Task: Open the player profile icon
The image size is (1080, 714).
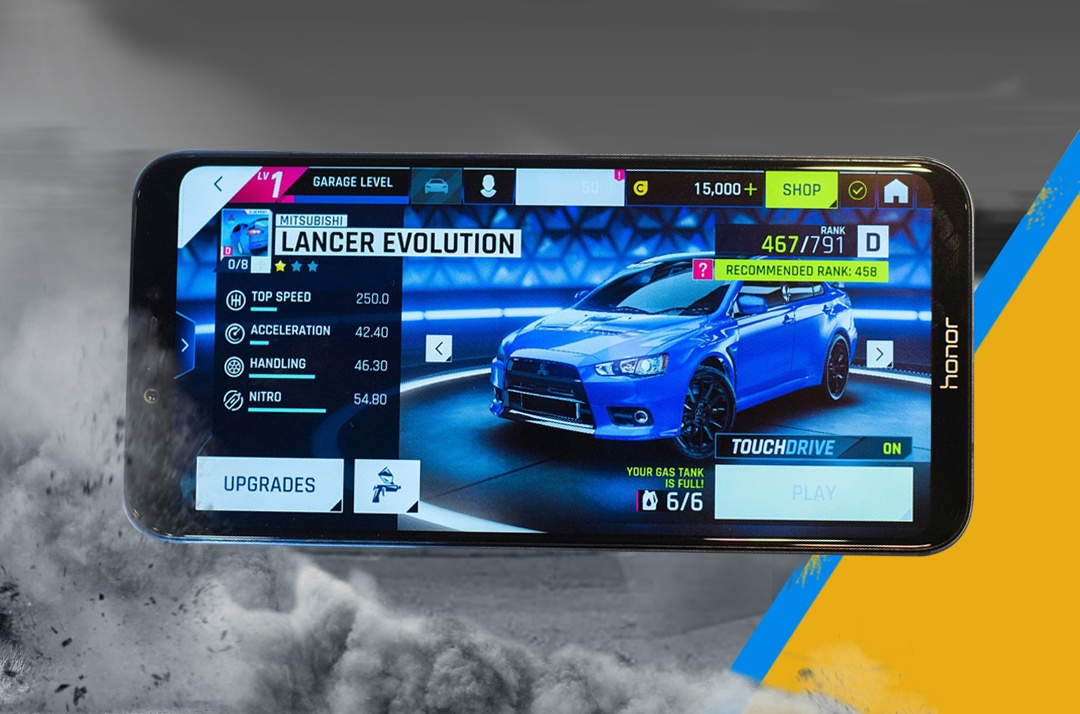Action: coord(488,187)
